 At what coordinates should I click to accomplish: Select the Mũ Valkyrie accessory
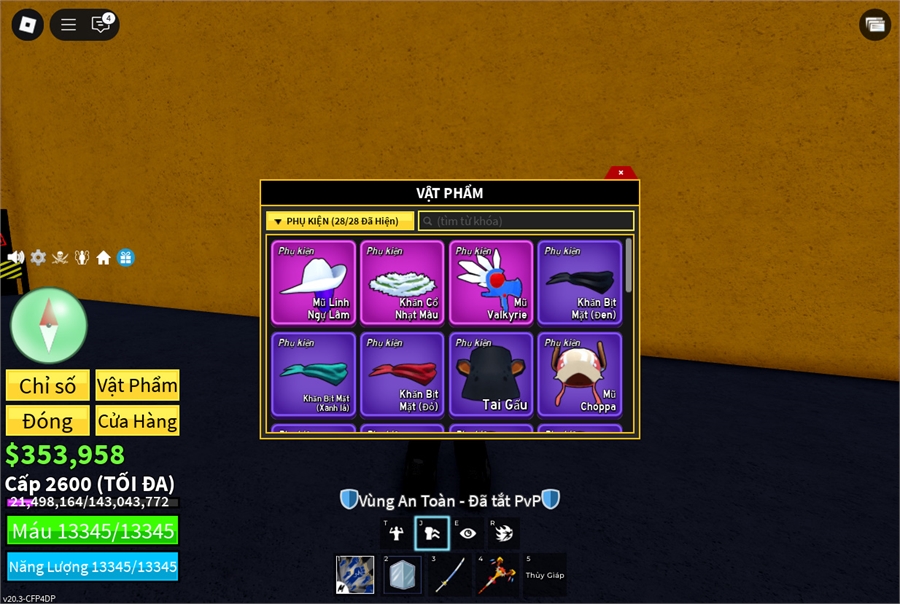(x=491, y=282)
